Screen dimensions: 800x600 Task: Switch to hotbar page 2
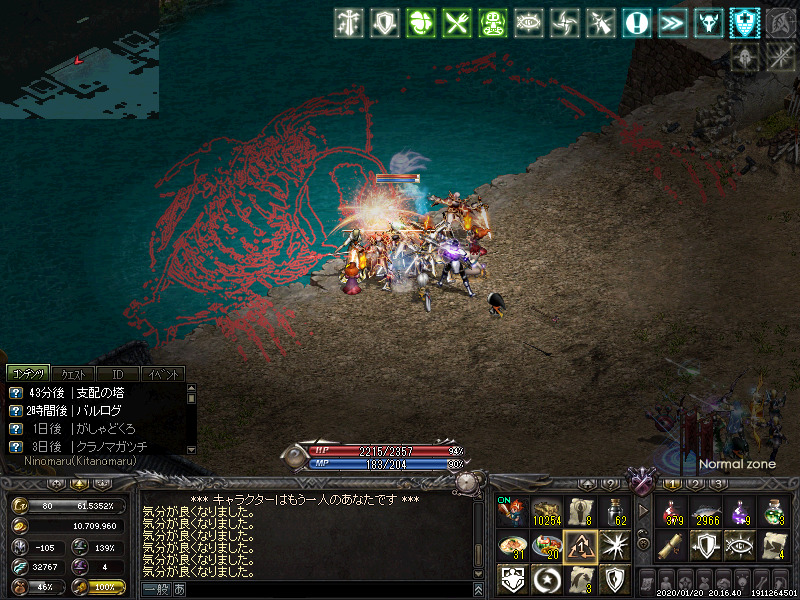click(x=695, y=485)
